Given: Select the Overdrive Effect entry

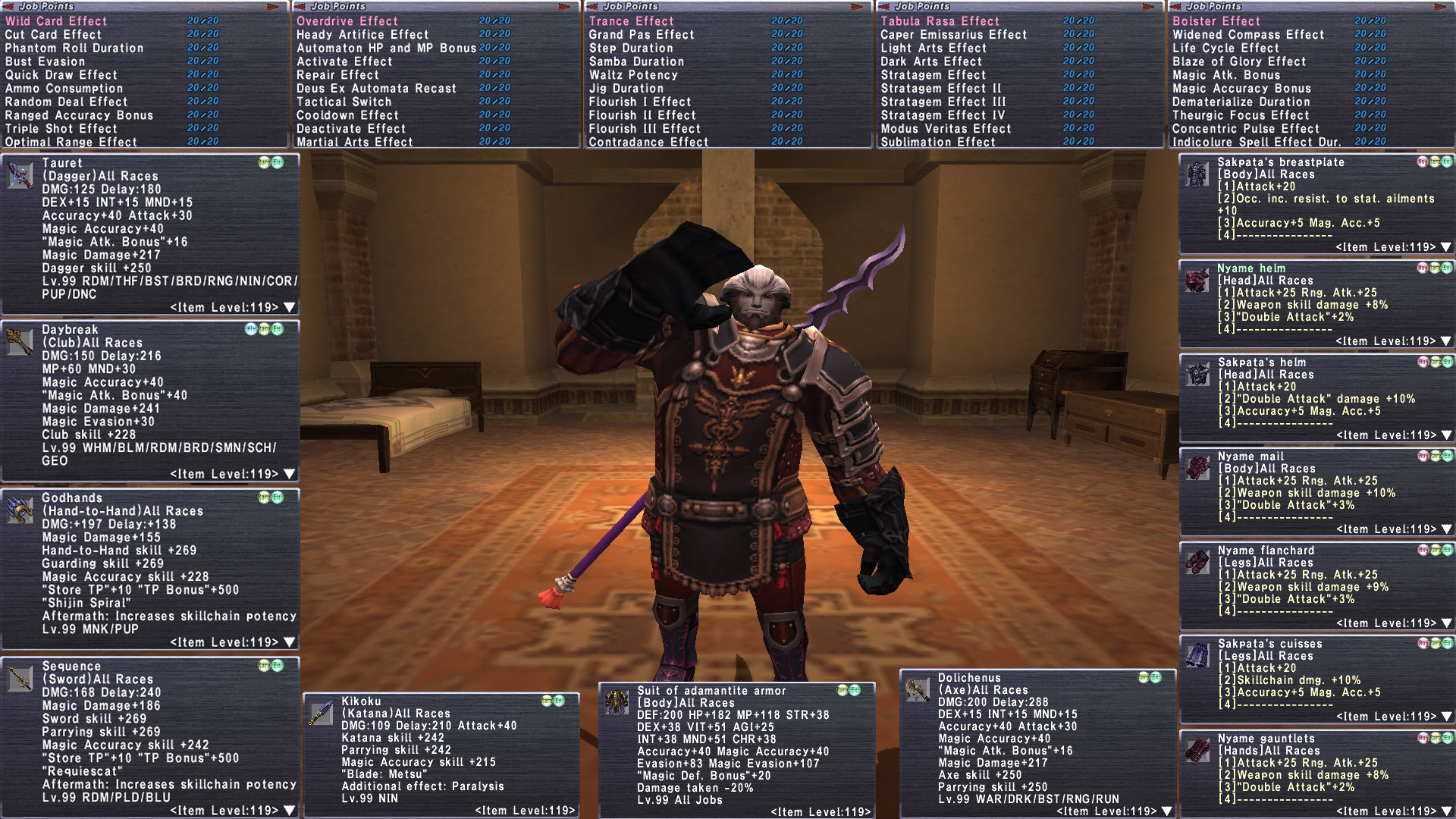Looking at the screenshot, I should tap(347, 21).
